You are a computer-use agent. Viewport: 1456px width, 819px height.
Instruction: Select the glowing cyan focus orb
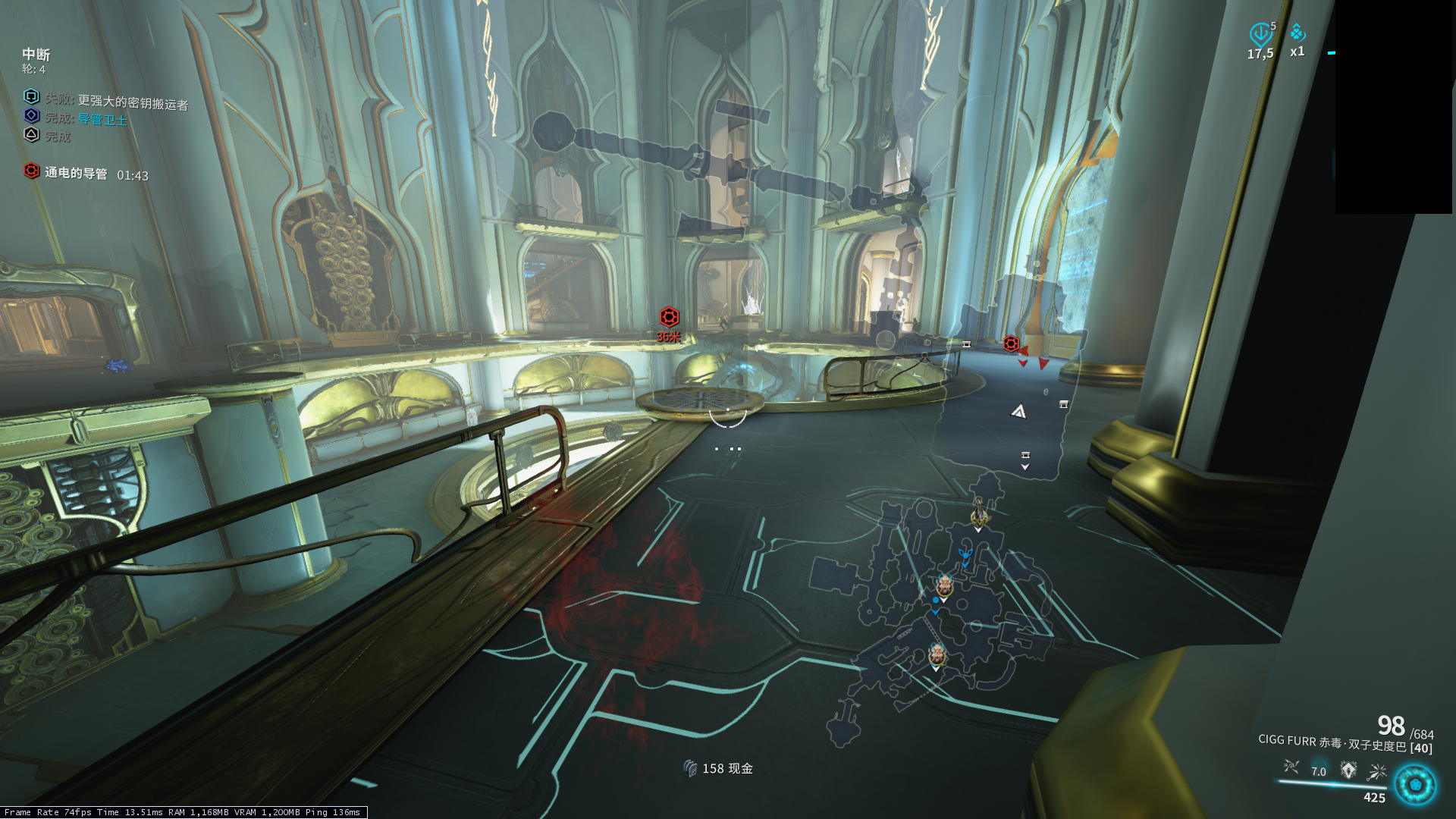[x=1415, y=784]
